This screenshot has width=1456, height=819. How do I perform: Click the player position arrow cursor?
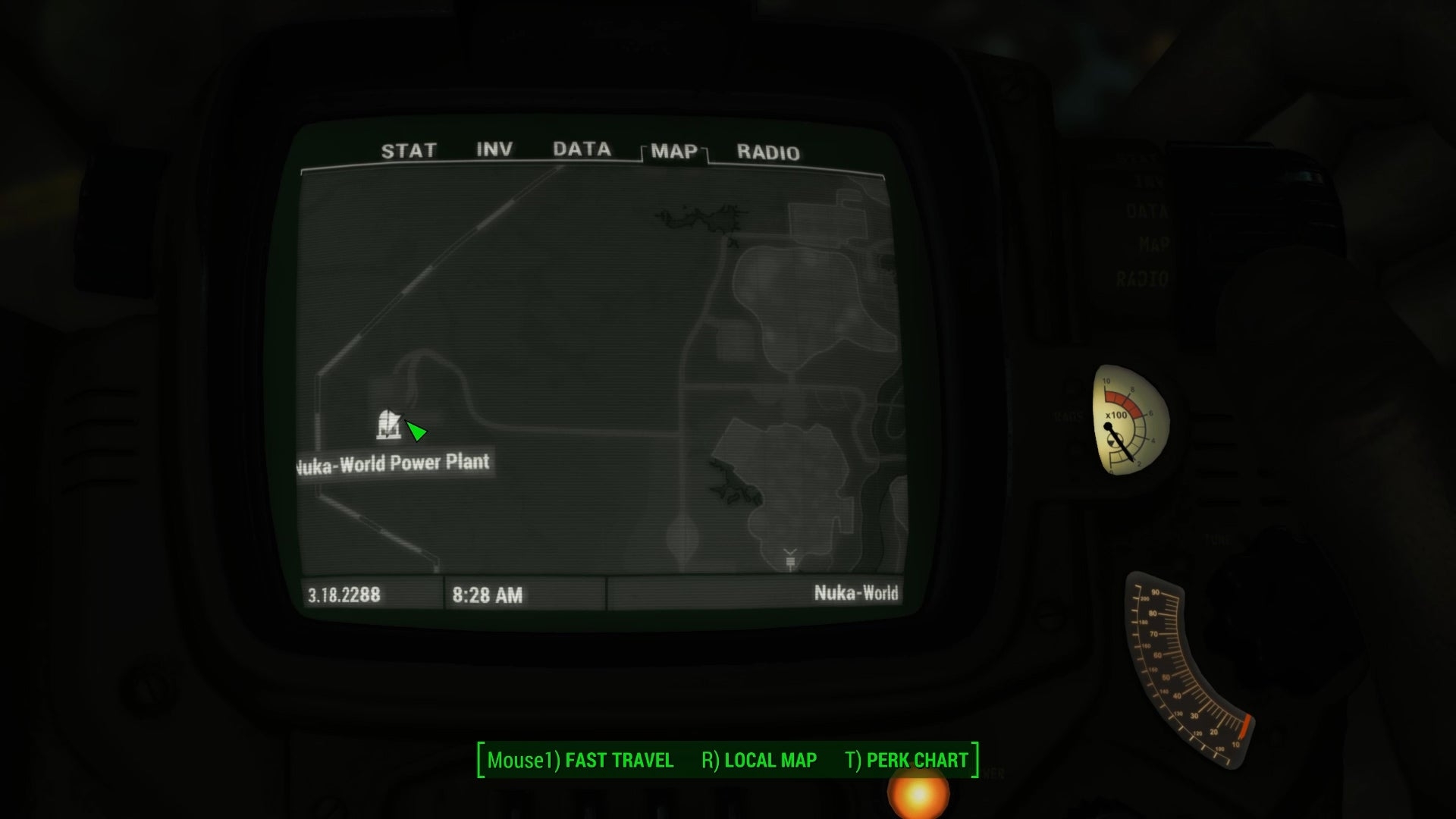[416, 432]
